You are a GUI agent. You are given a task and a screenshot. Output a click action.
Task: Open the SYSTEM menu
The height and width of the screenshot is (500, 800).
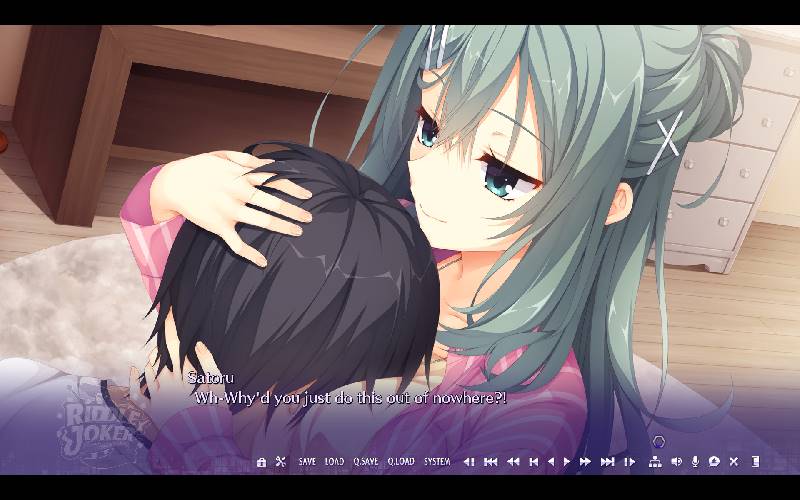(437, 462)
